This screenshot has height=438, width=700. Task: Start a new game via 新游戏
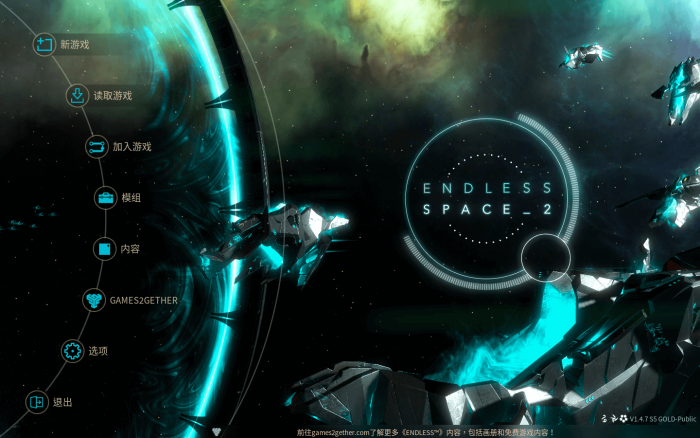(x=73, y=45)
